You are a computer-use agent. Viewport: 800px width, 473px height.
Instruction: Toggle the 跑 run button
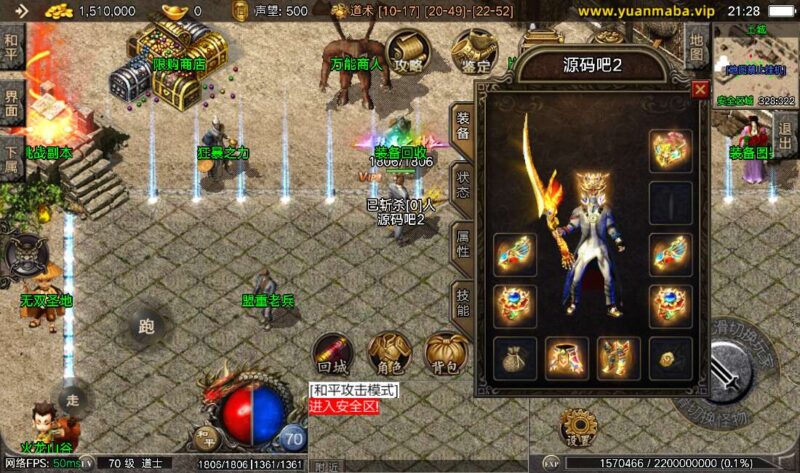coord(148,325)
